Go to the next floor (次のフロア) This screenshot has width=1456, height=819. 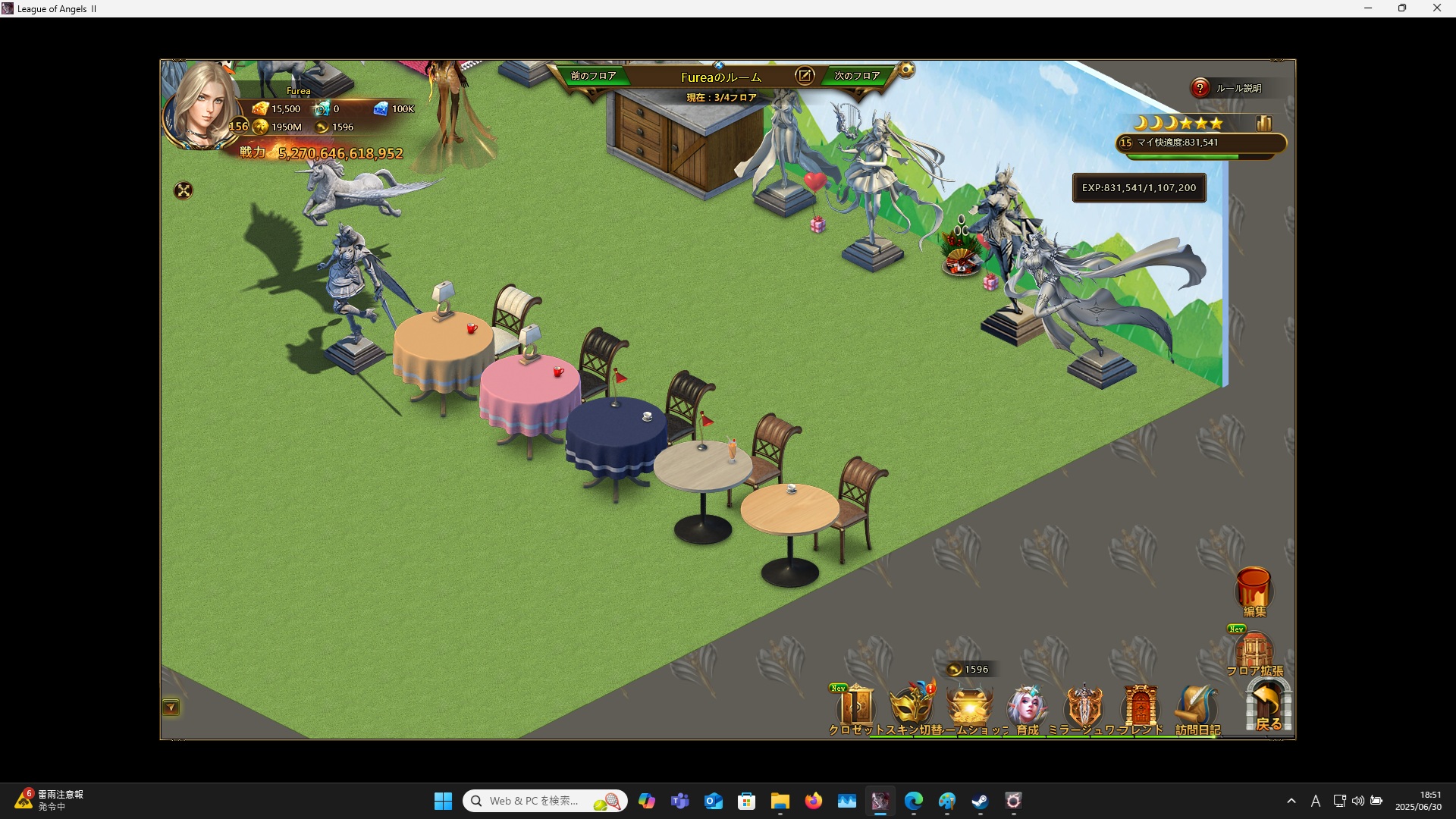857,76
